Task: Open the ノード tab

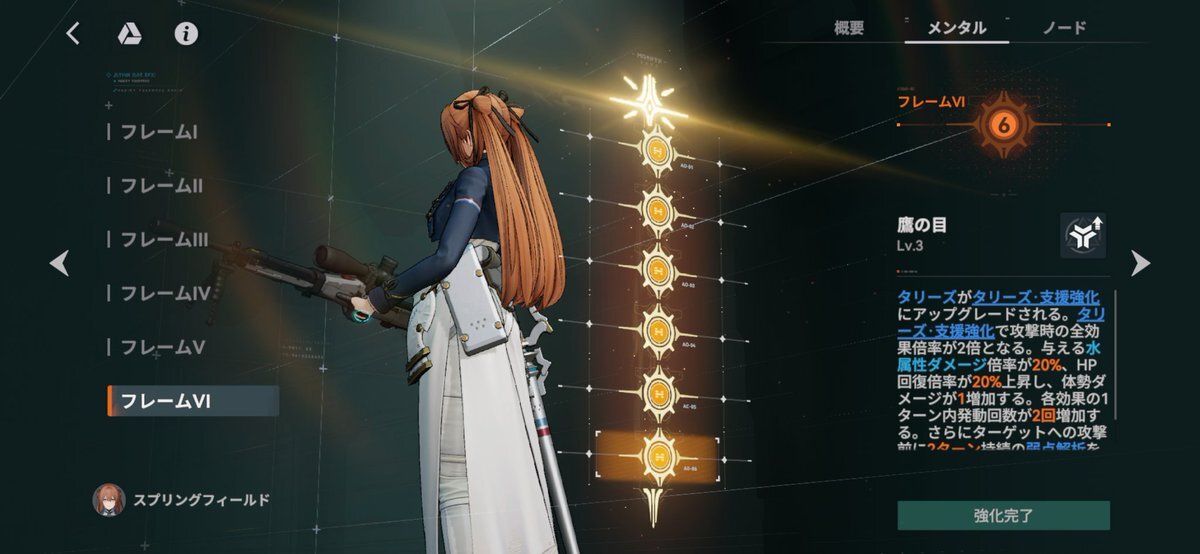Action: [x=1064, y=28]
